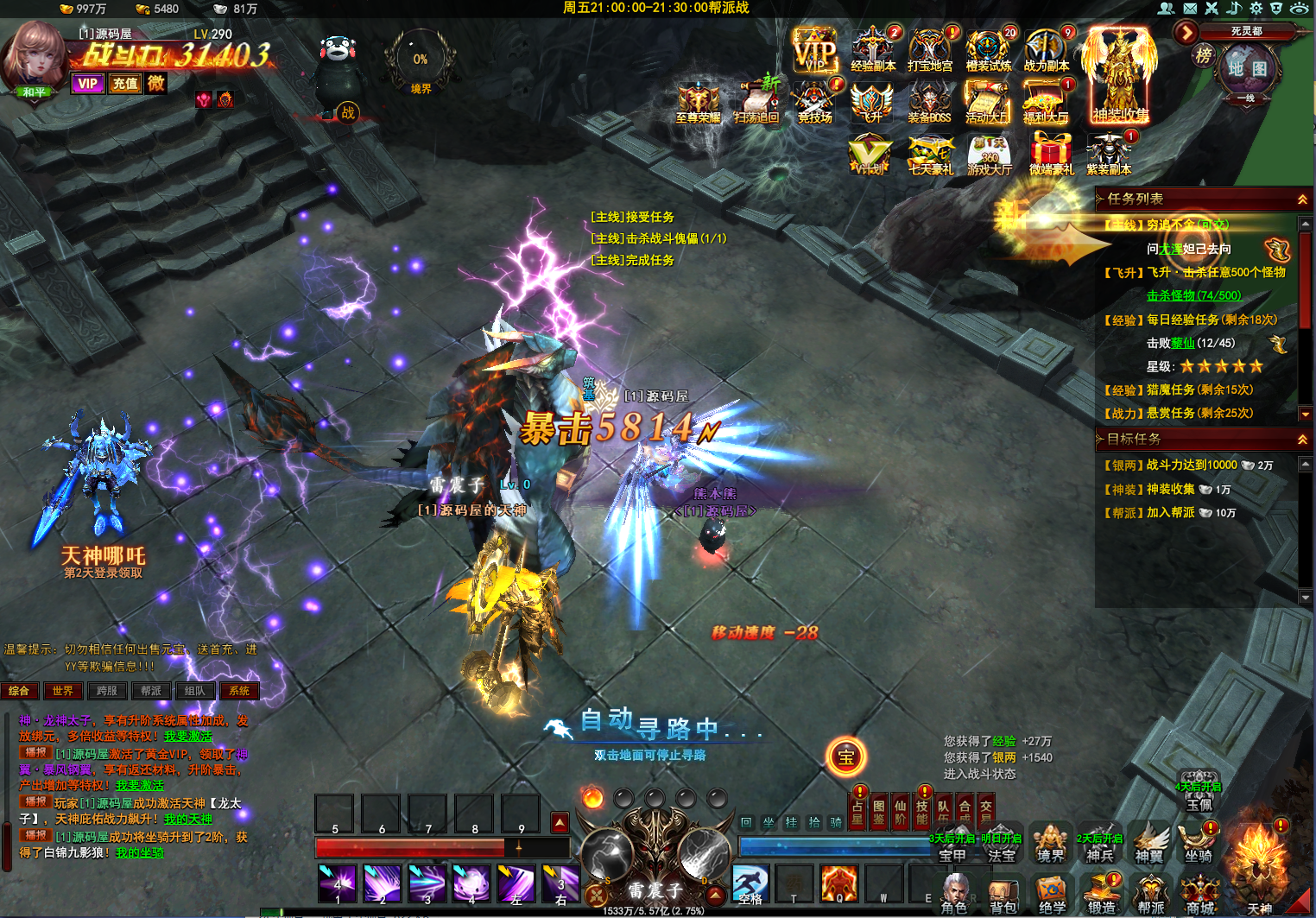1316x918 pixels.
Task: Enter the 打宝地宫 treasure dungeon
Action: [x=930, y=50]
